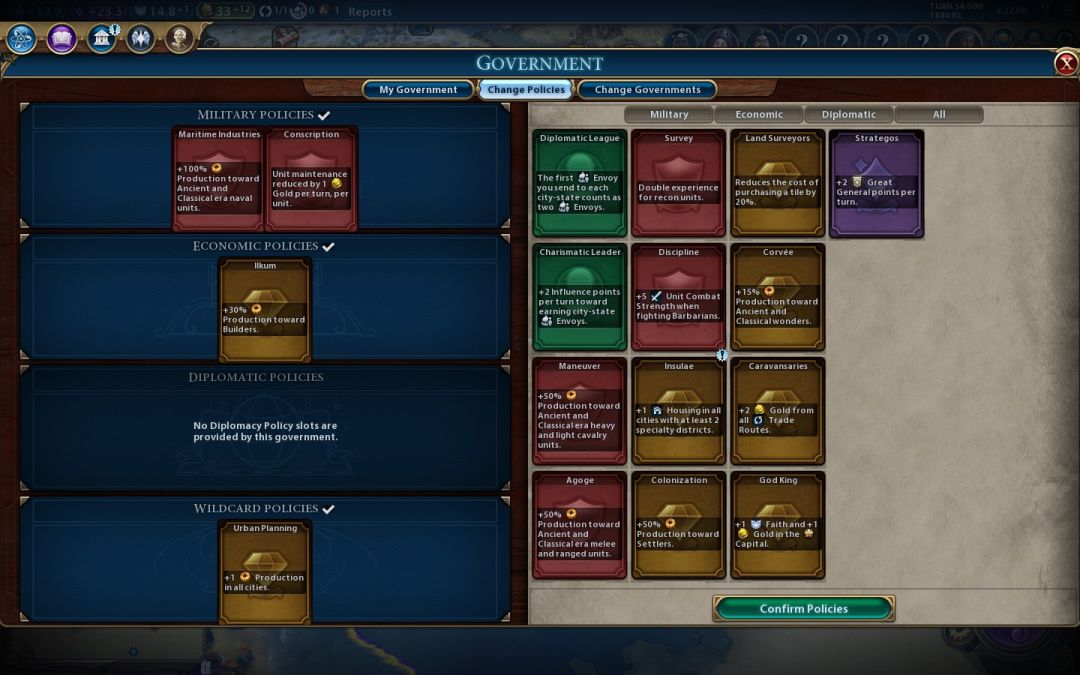Open the Change Governments tab

coord(647,90)
